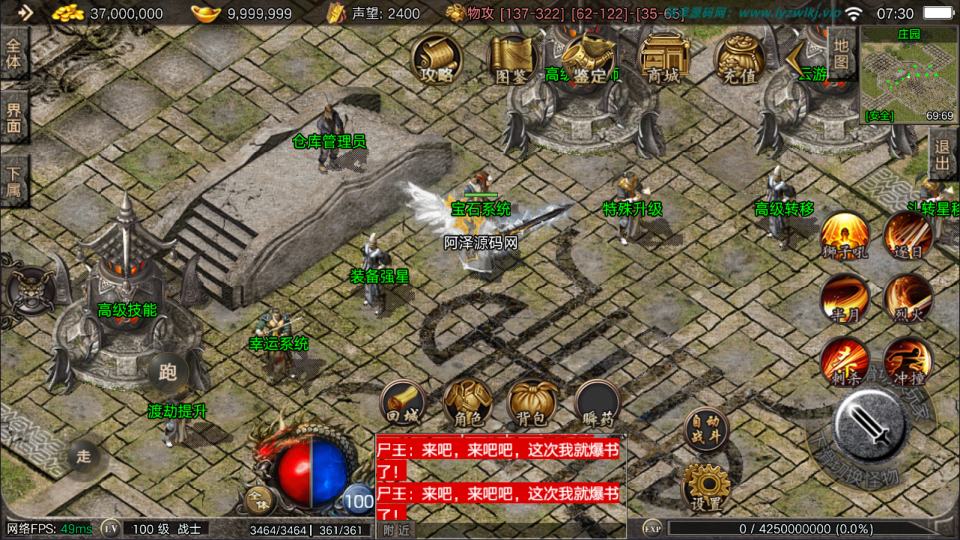Open the 设置 settings gear
Viewport: 960px width, 540px height.
coord(706,485)
